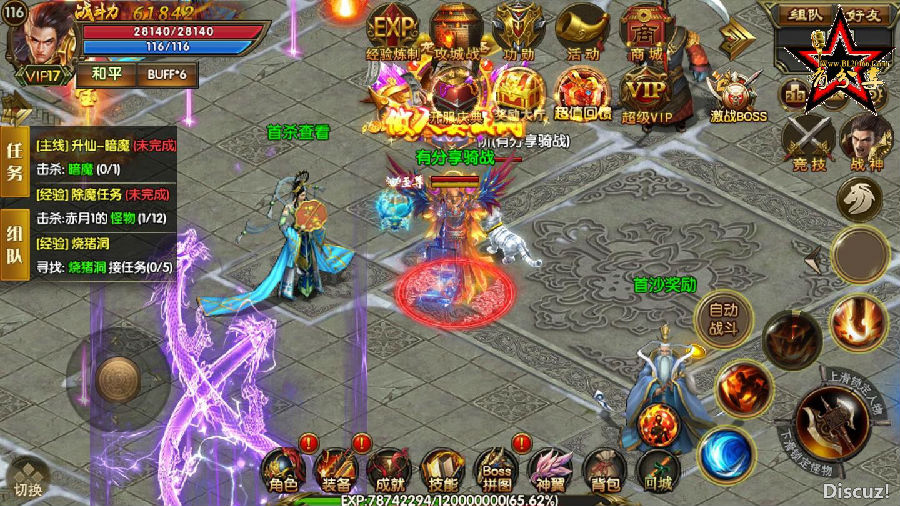
Task: Switch to the 任务 quest tab
Action: 15,160
